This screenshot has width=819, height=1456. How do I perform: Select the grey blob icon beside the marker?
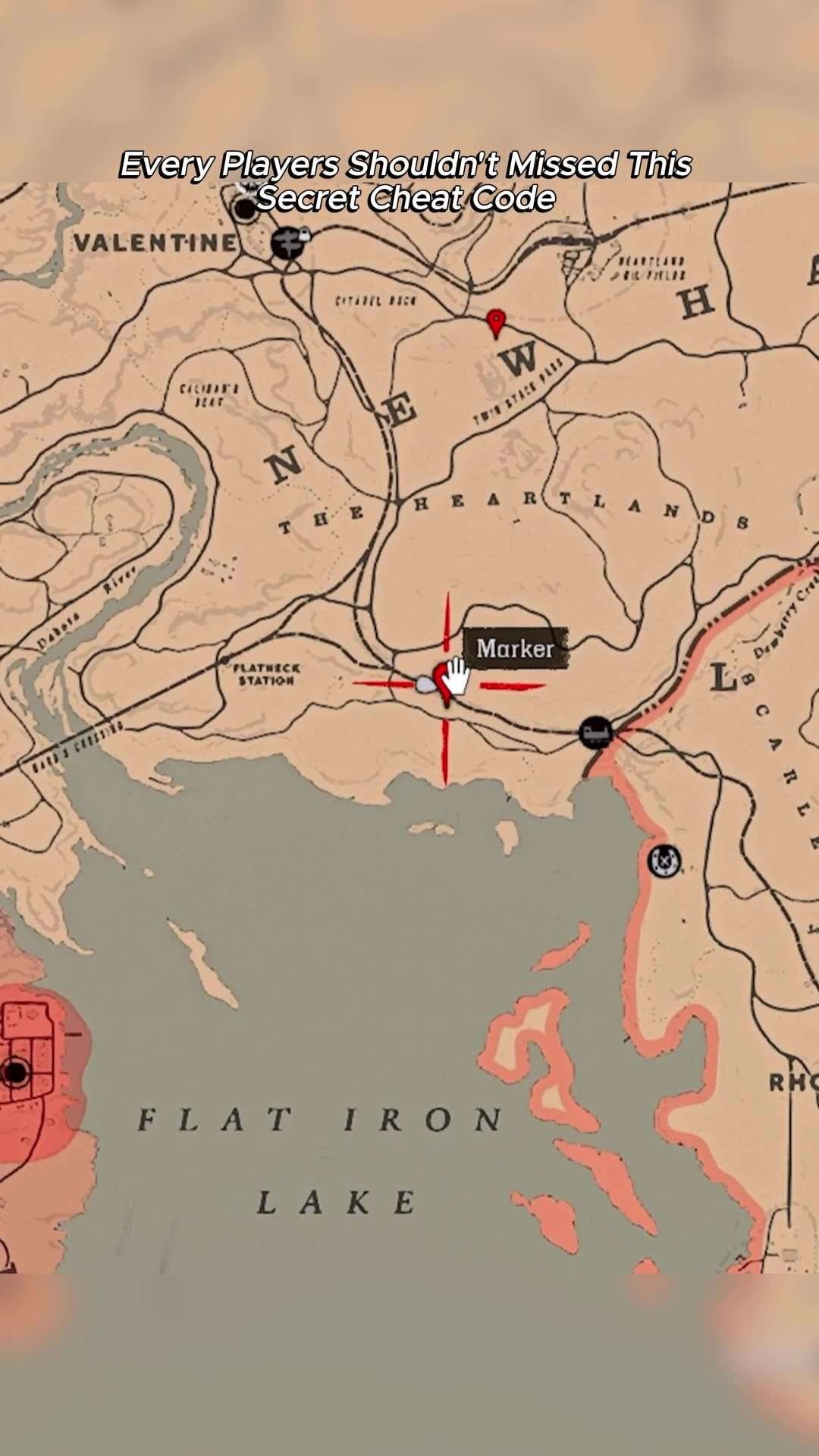pyautogui.click(x=425, y=685)
